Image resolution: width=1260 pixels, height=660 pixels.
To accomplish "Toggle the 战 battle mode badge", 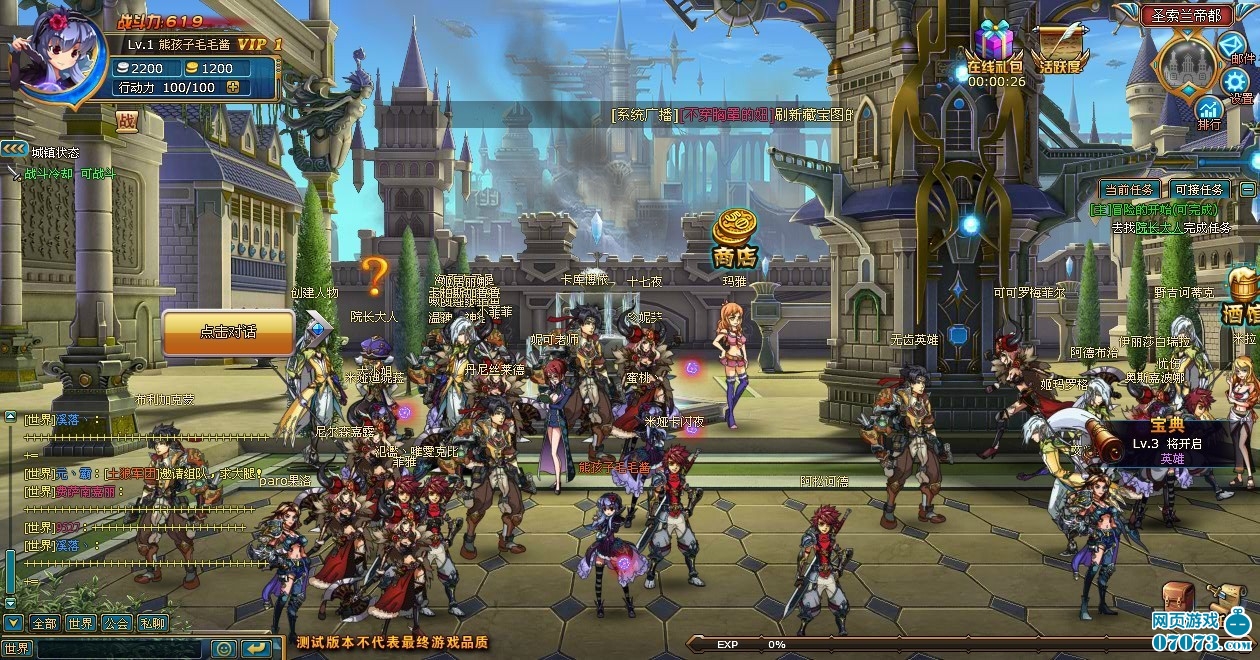I will [125, 121].
